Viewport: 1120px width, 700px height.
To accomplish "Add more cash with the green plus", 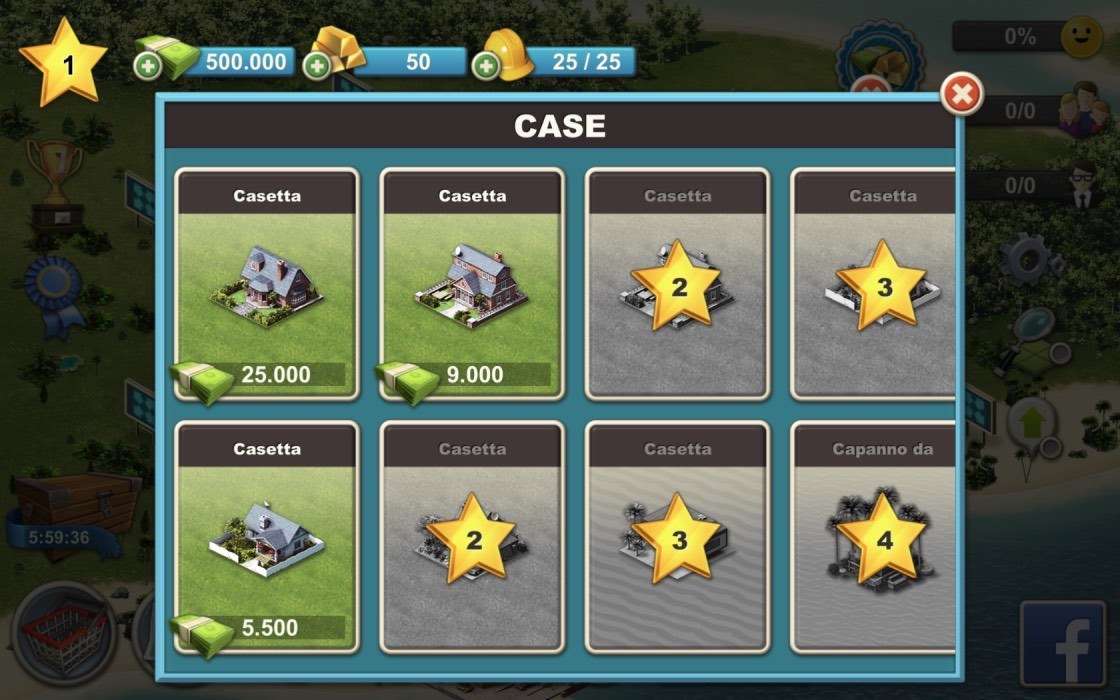I will coord(147,67).
